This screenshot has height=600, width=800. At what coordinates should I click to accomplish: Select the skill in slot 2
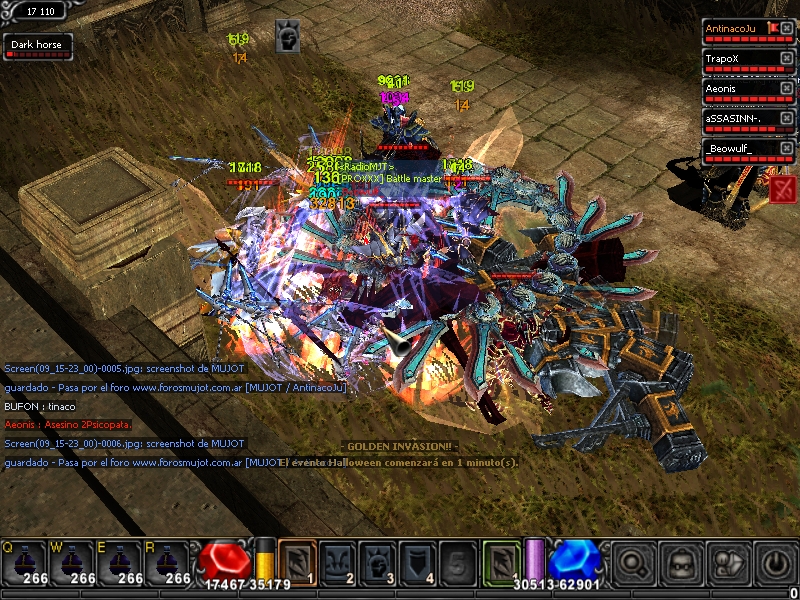point(337,561)
